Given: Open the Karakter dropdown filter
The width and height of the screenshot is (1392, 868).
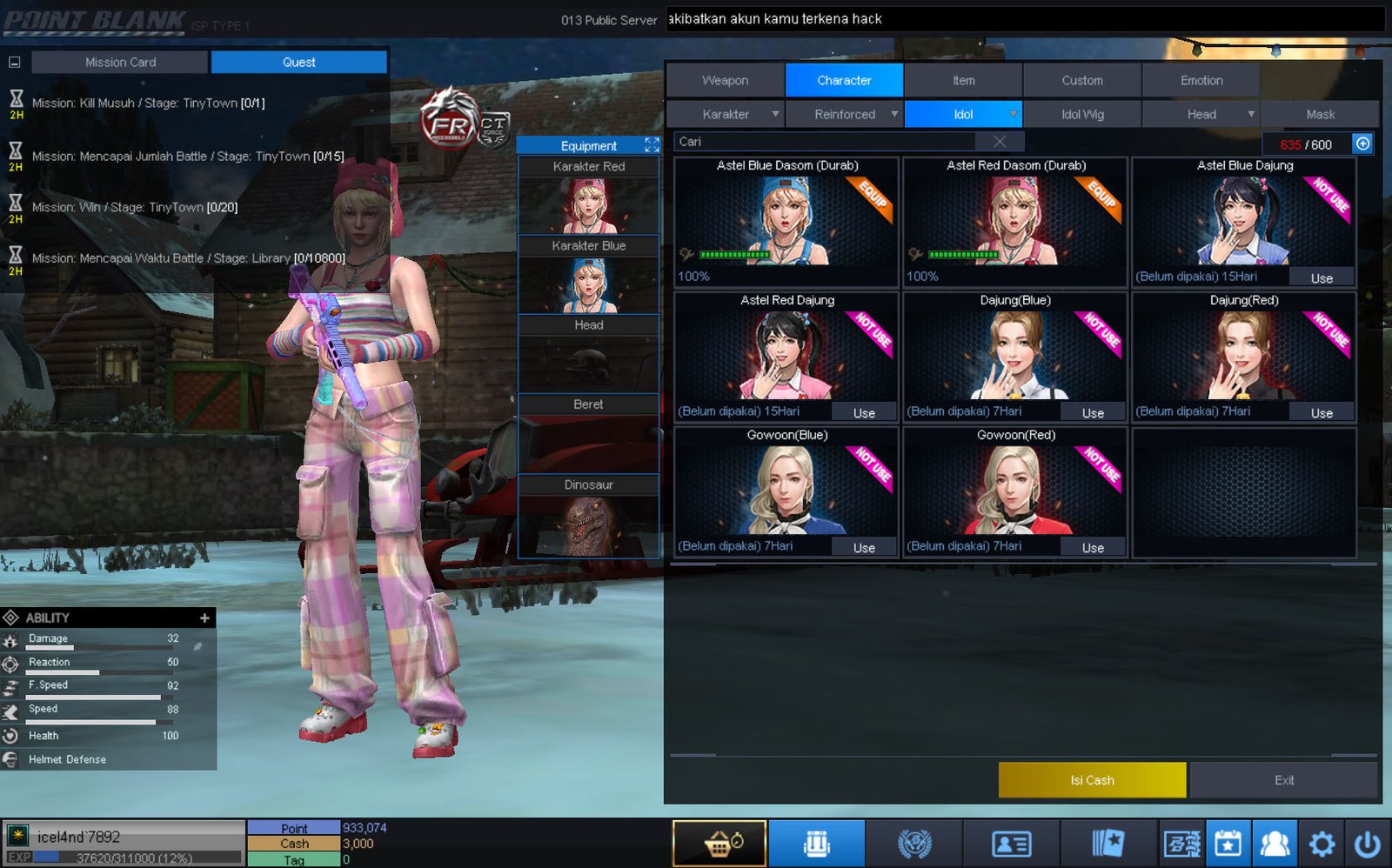Looking at the screenshot, I should (x=726, y=114).
